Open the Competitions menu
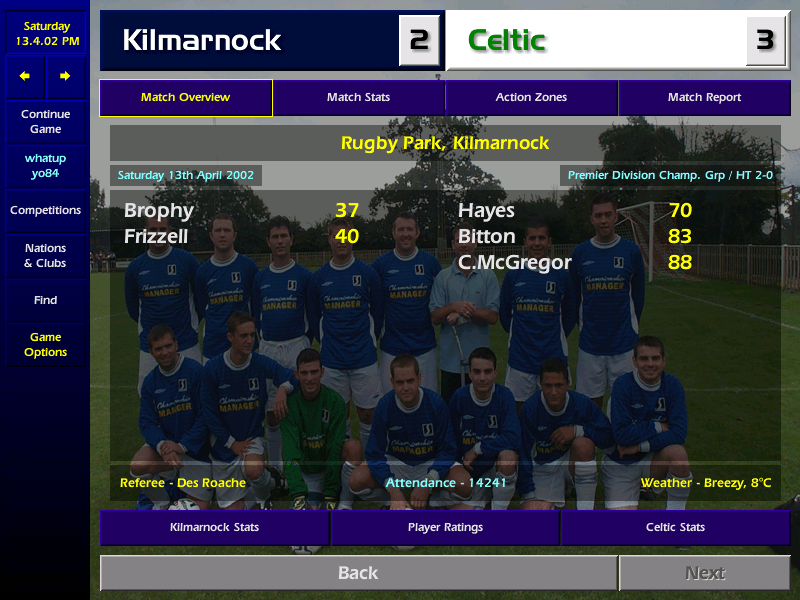Viewport: 800px width, 600px height. (x=45, y=211)
